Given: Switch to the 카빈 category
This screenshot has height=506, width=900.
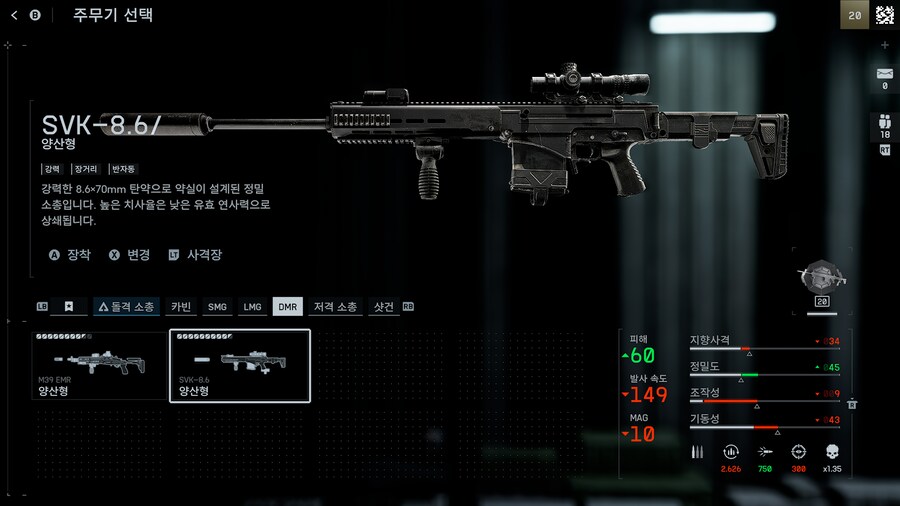Looking at the screenshot, I should (181, 307).
